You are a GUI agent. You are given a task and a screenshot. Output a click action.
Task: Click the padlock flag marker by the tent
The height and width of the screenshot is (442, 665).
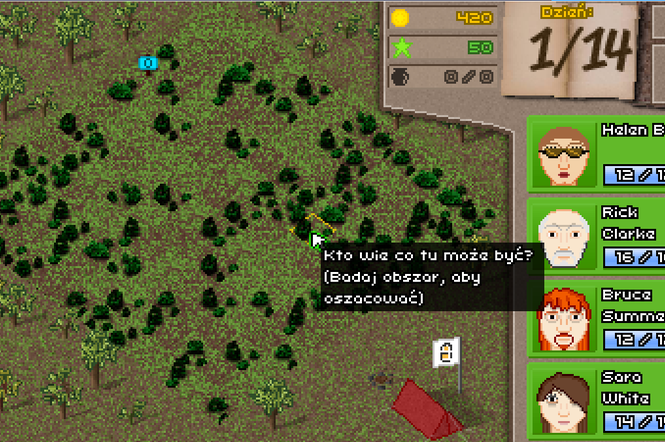(x=447, y=351)
